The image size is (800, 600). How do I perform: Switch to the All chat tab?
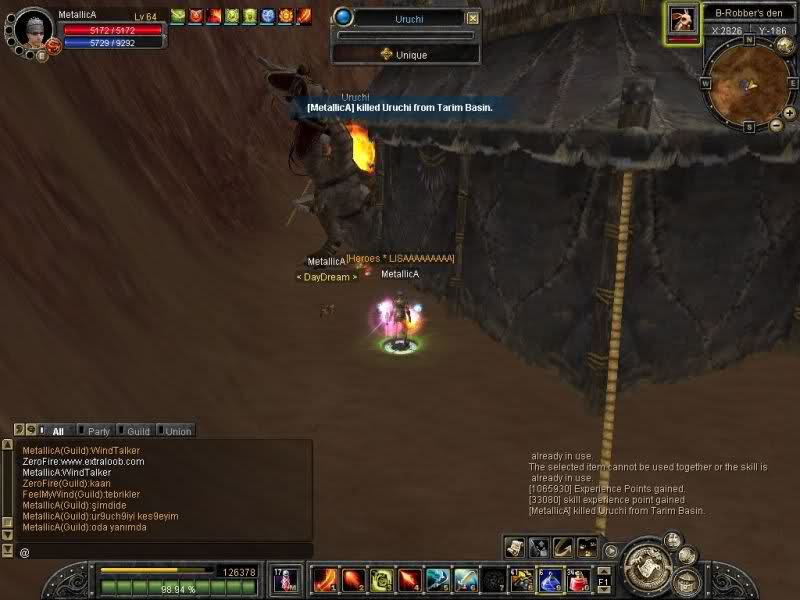[x=58, y=431]
